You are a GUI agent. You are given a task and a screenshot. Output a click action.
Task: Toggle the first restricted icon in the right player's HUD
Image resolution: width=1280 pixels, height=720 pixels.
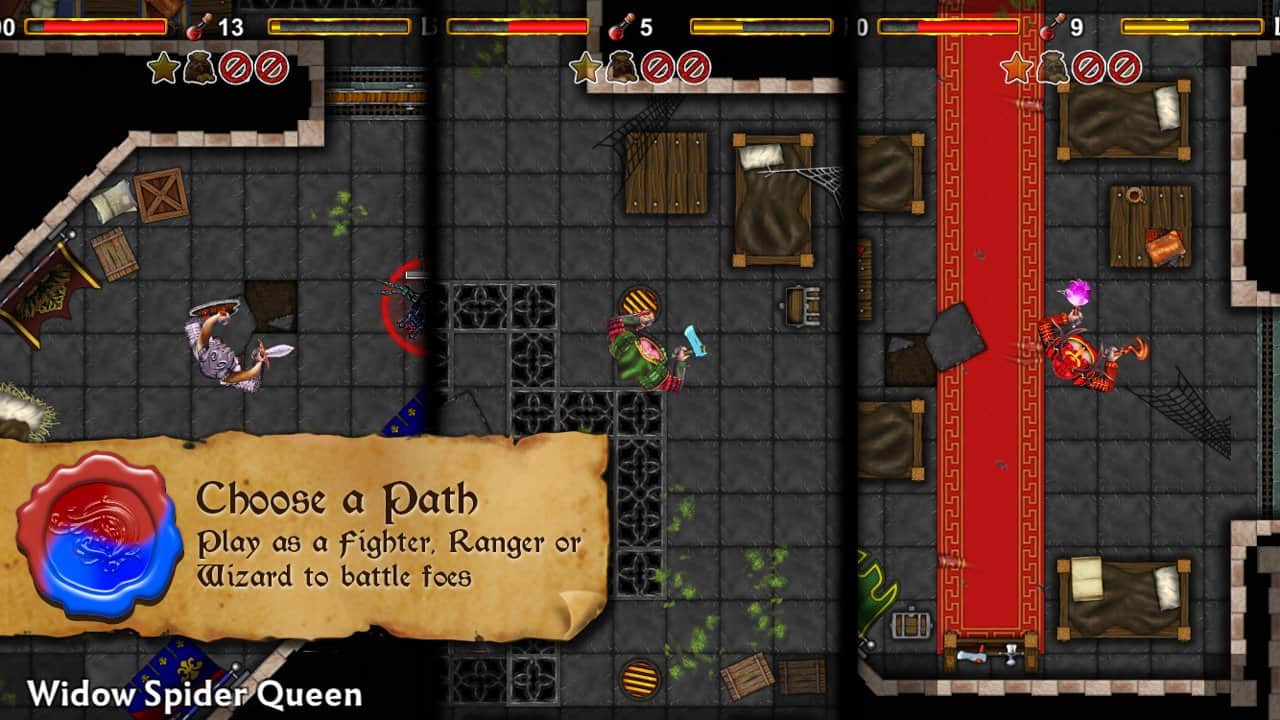pyautogui.click(x=1089, y=68)
